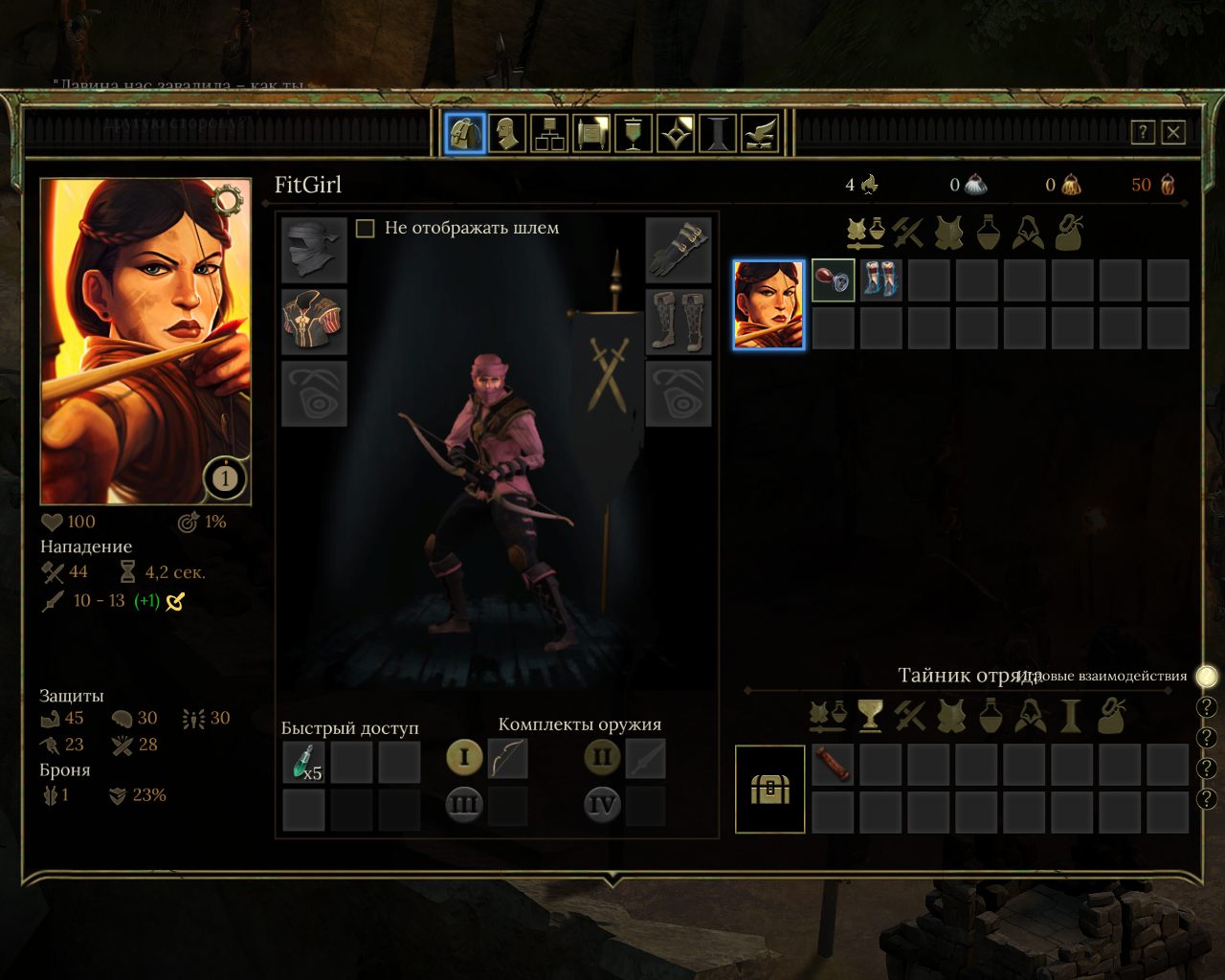1225x980 pixels.
Task: Select the equipped chest armor slot
Action: (x=314, y=322)
